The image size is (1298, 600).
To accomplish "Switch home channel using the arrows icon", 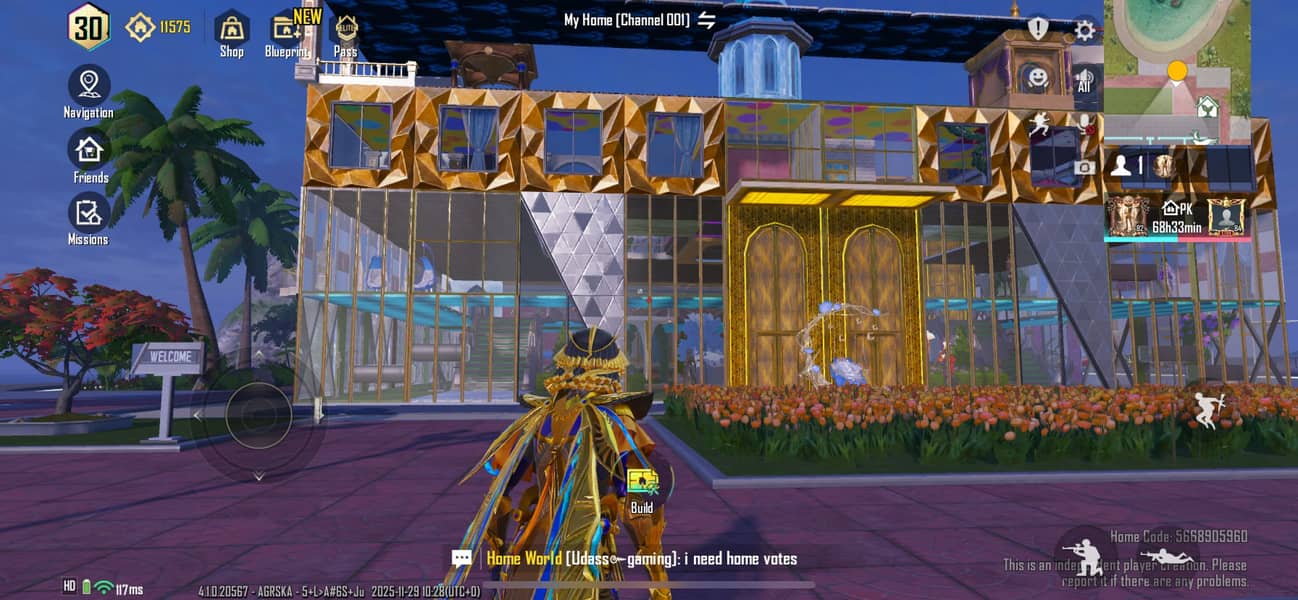I will 707,20.
